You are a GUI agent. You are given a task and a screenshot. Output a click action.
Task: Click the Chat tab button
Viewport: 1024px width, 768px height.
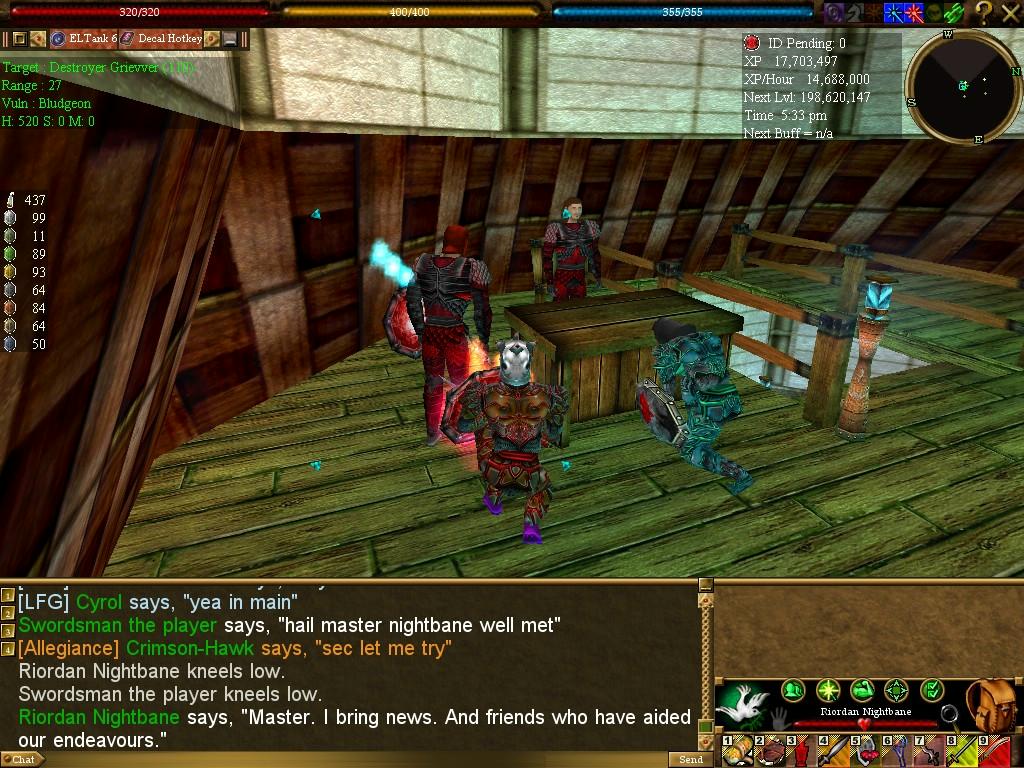coord(22,760)
